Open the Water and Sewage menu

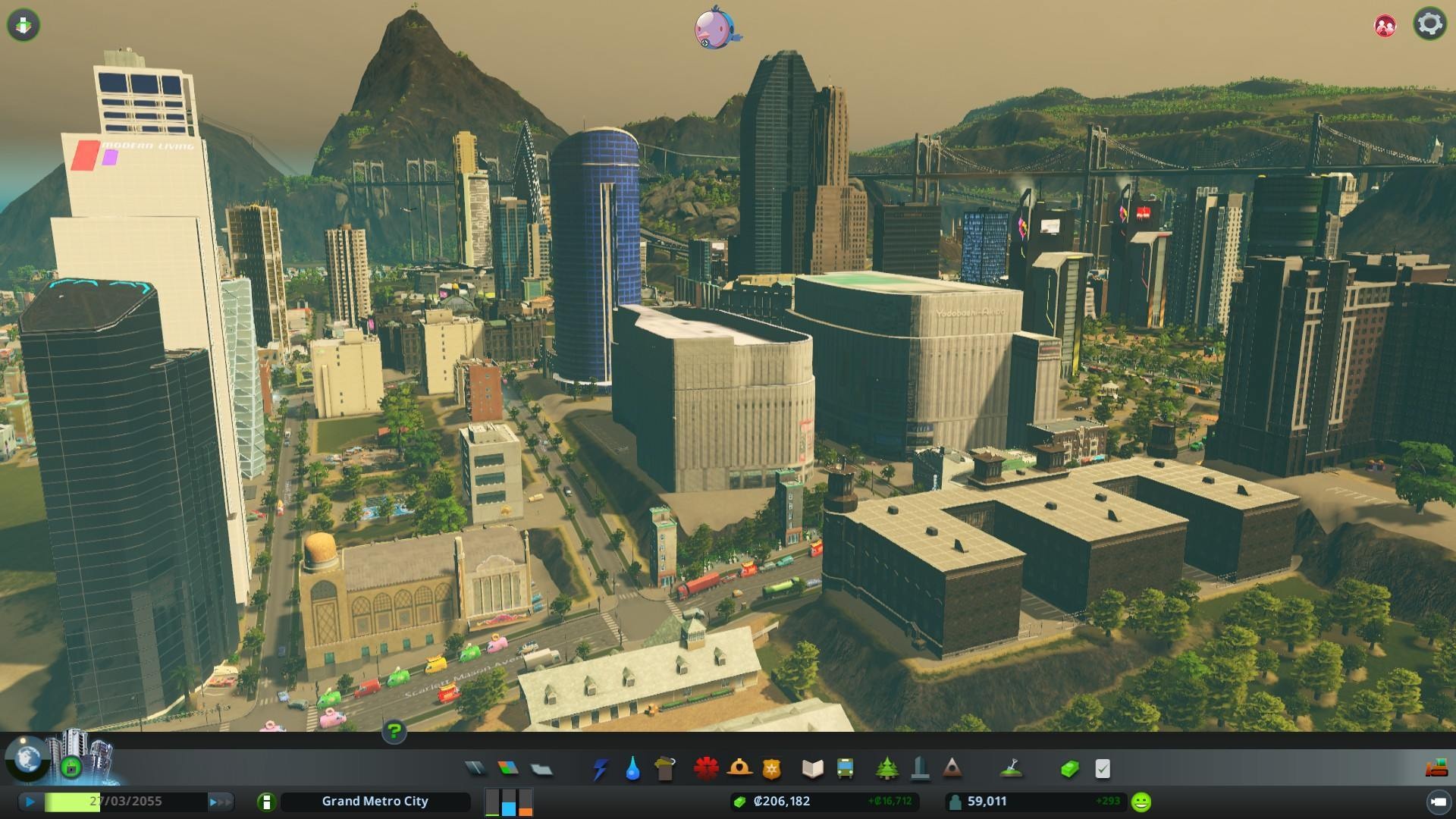[x=632, y=769]
